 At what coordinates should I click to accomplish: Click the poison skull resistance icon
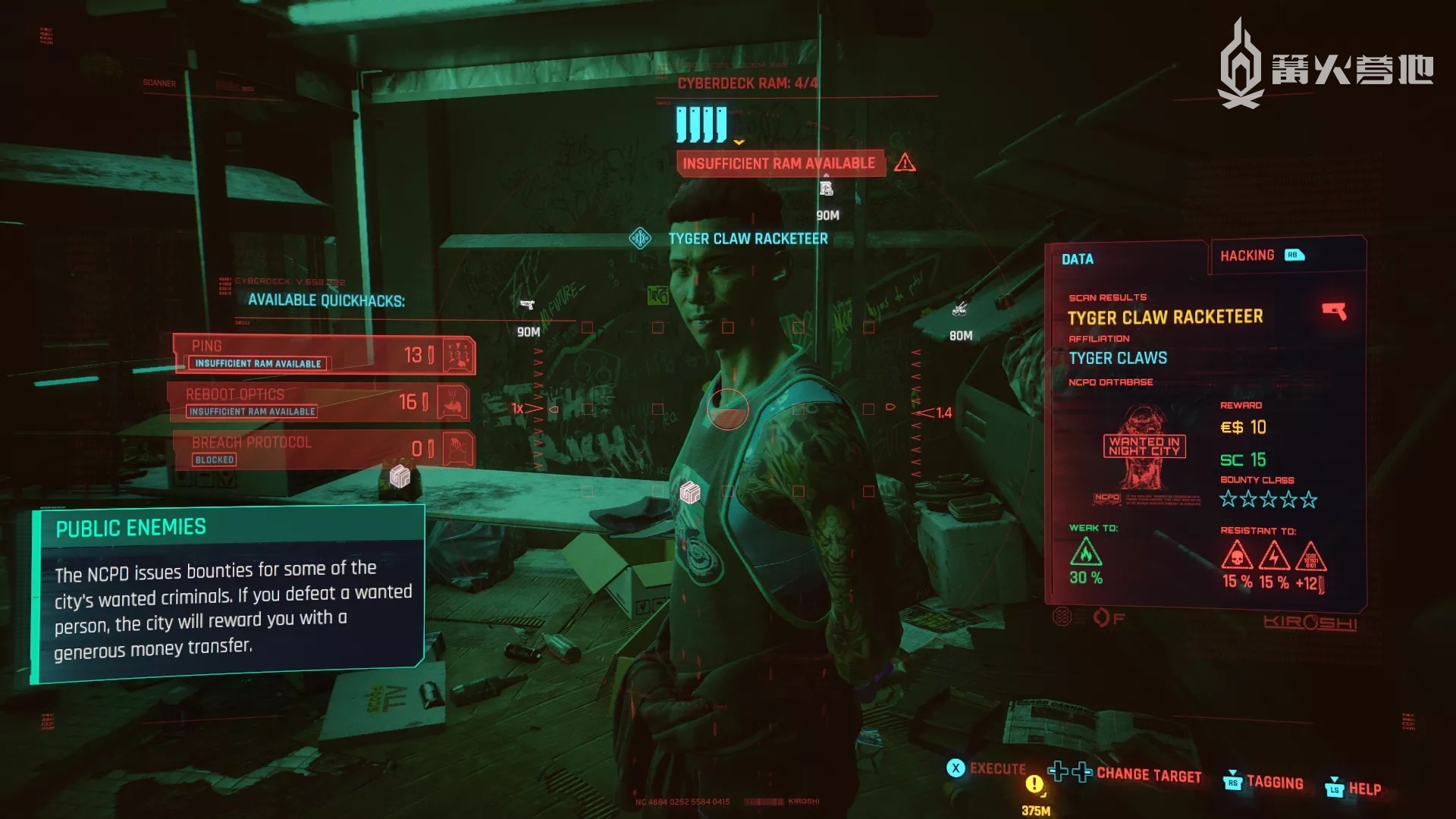[1237, 556]
